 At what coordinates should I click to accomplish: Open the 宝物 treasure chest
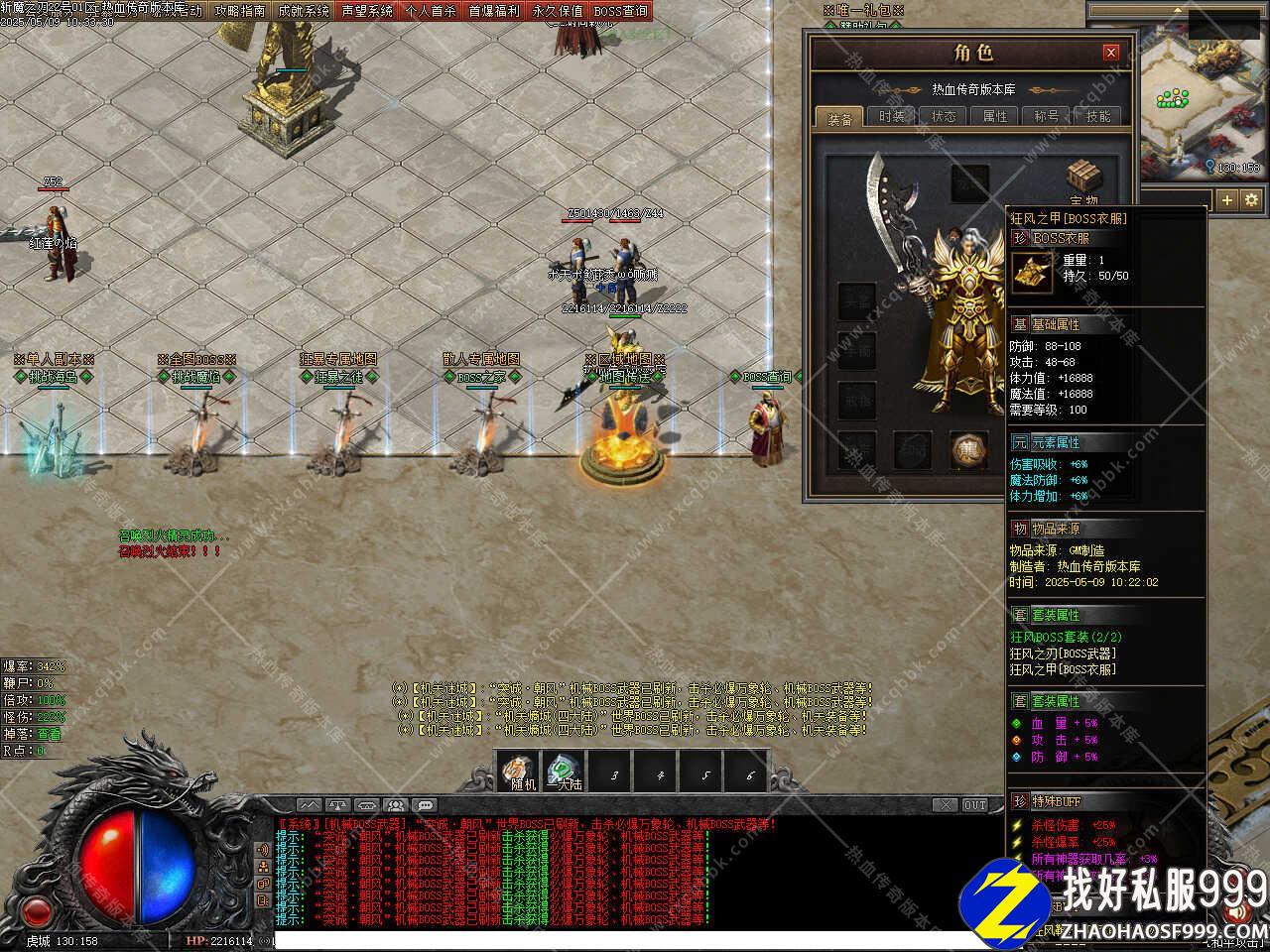[x=1083, y=179]
